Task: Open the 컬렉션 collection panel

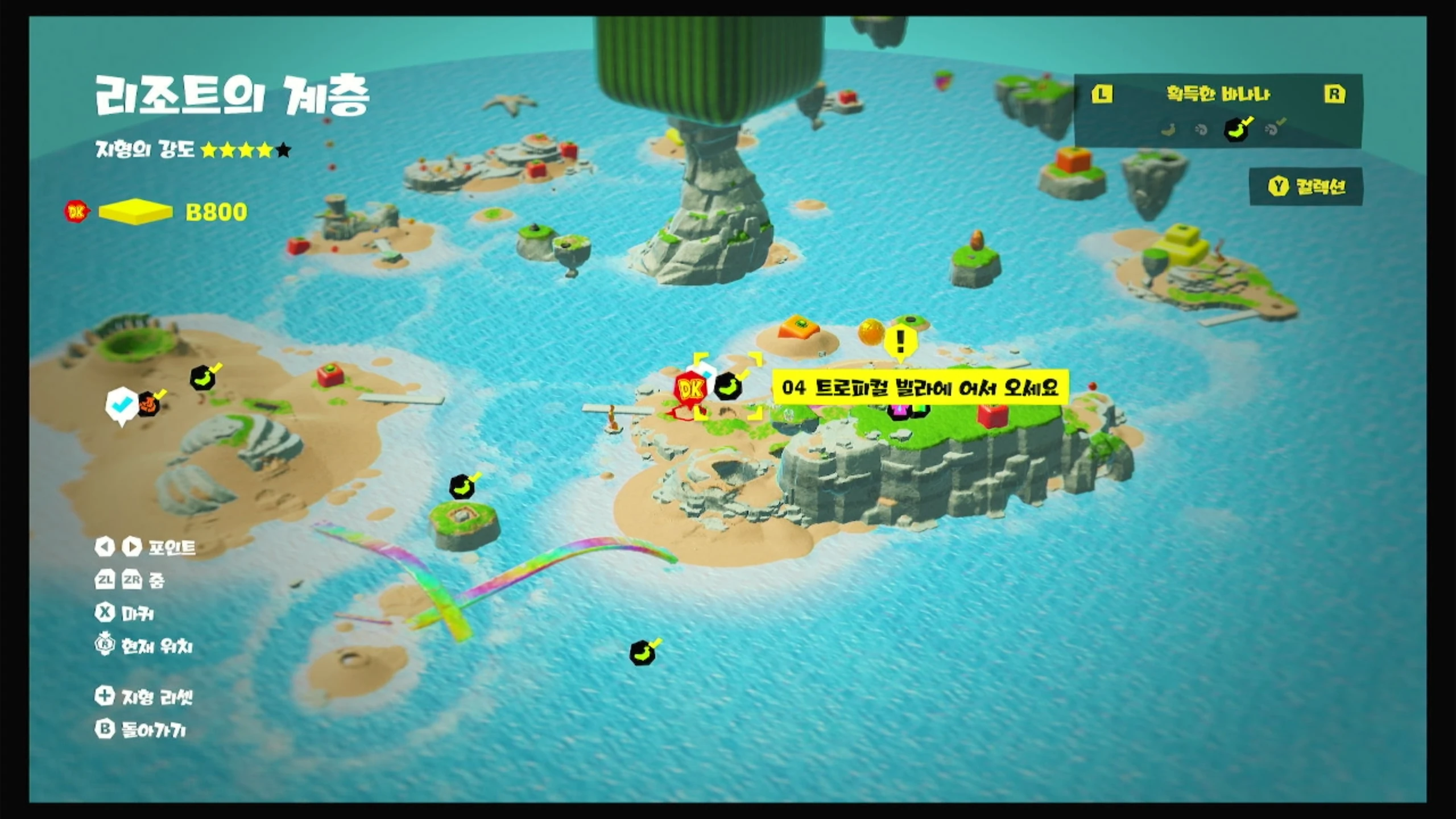Action: coord(1306,187)
